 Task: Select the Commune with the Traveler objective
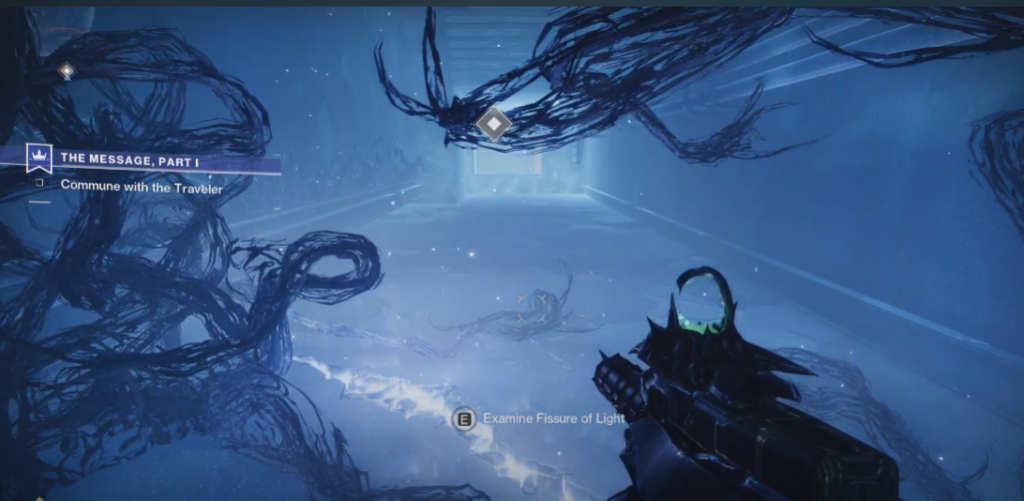(141, 185)
